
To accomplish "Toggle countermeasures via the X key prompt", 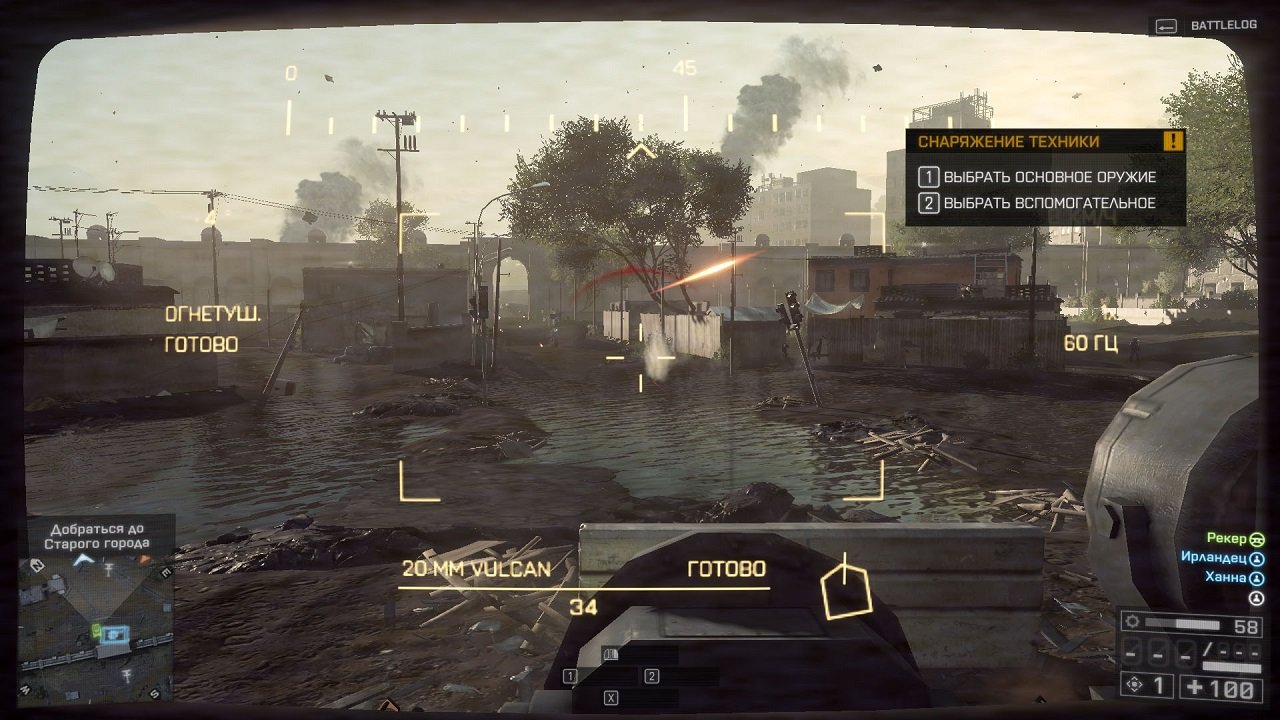I will (611, 698).
